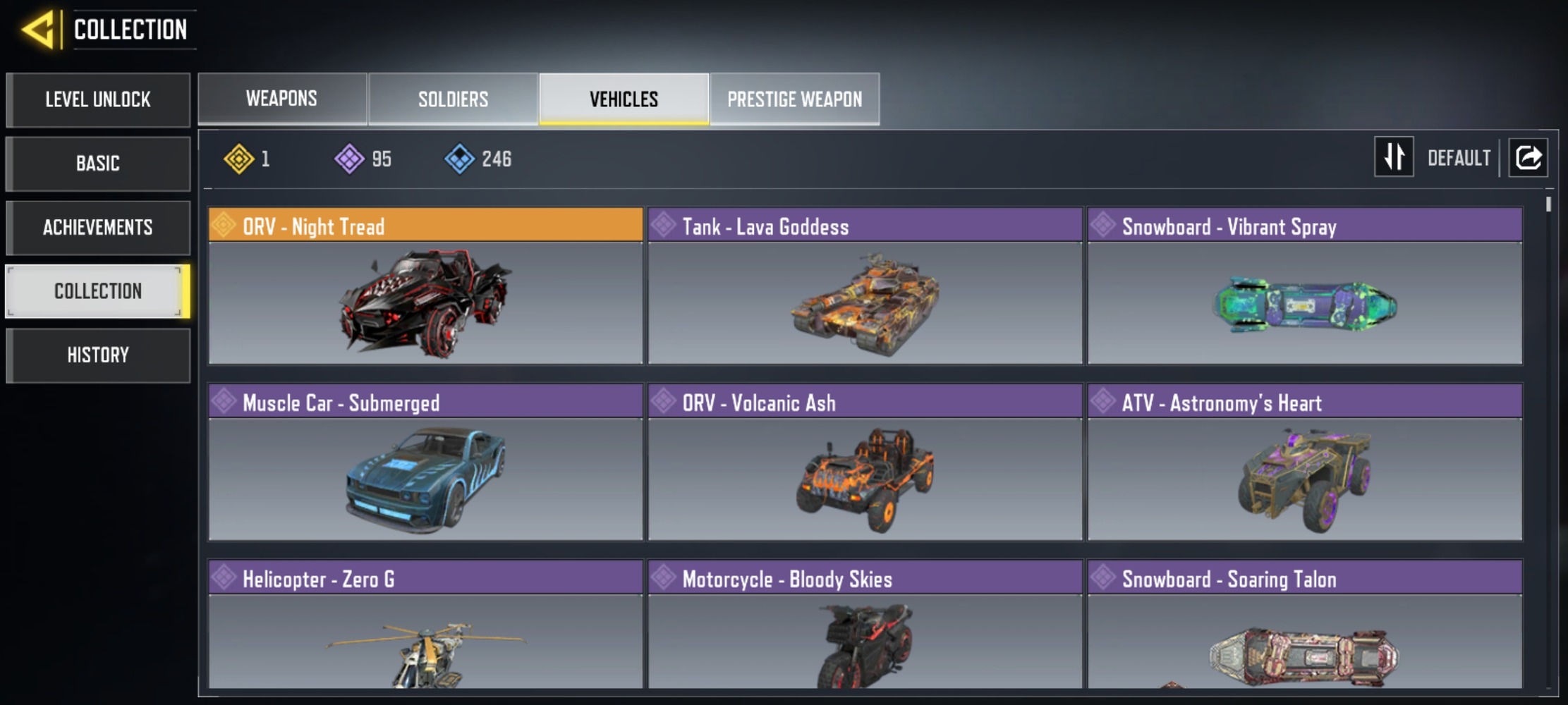This screenshot has height=705, width=1568.
Task: Open the Helicopter - Zero G card
Action: (425, 624)
